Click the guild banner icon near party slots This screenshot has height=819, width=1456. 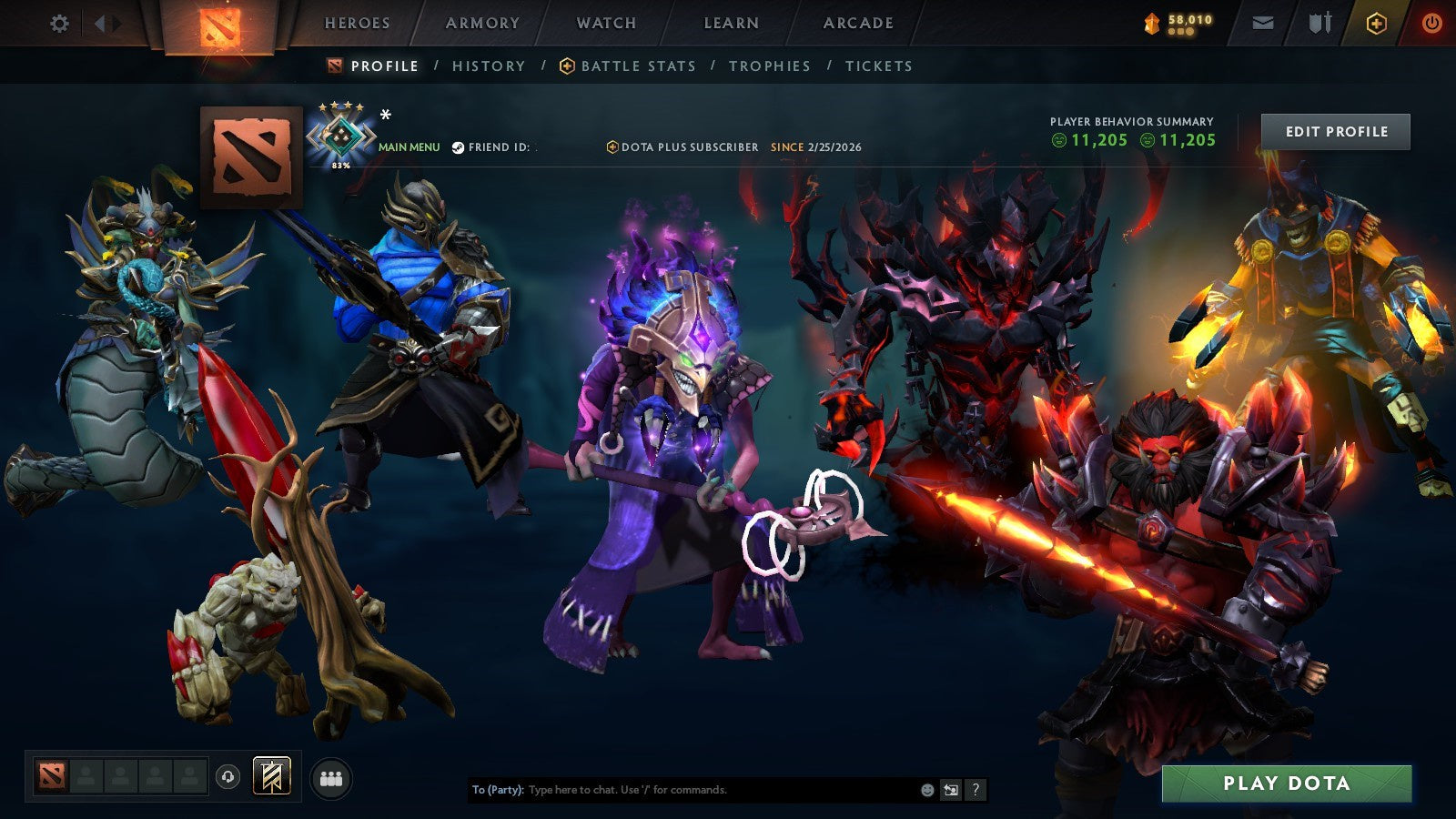click(271, 775)
